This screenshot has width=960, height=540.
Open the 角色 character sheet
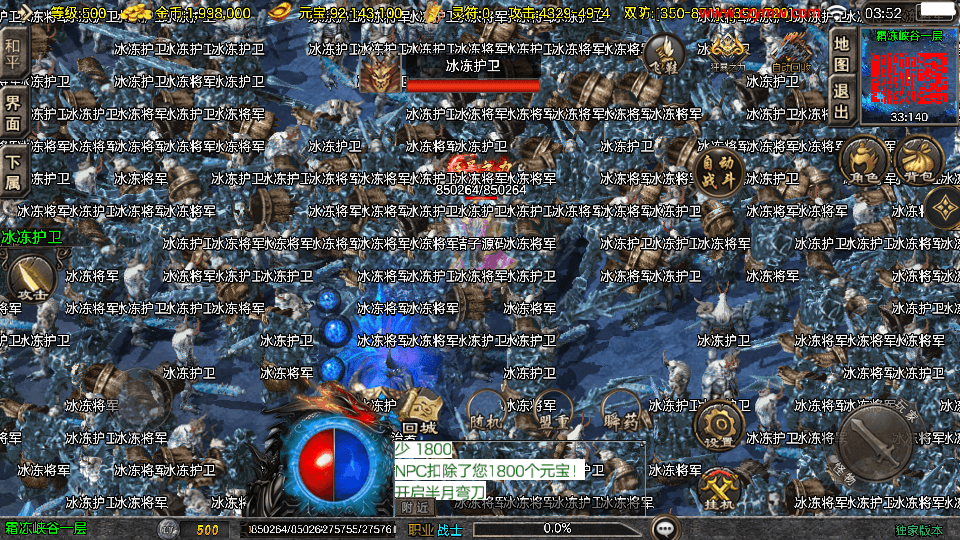(x=864, y=162)
